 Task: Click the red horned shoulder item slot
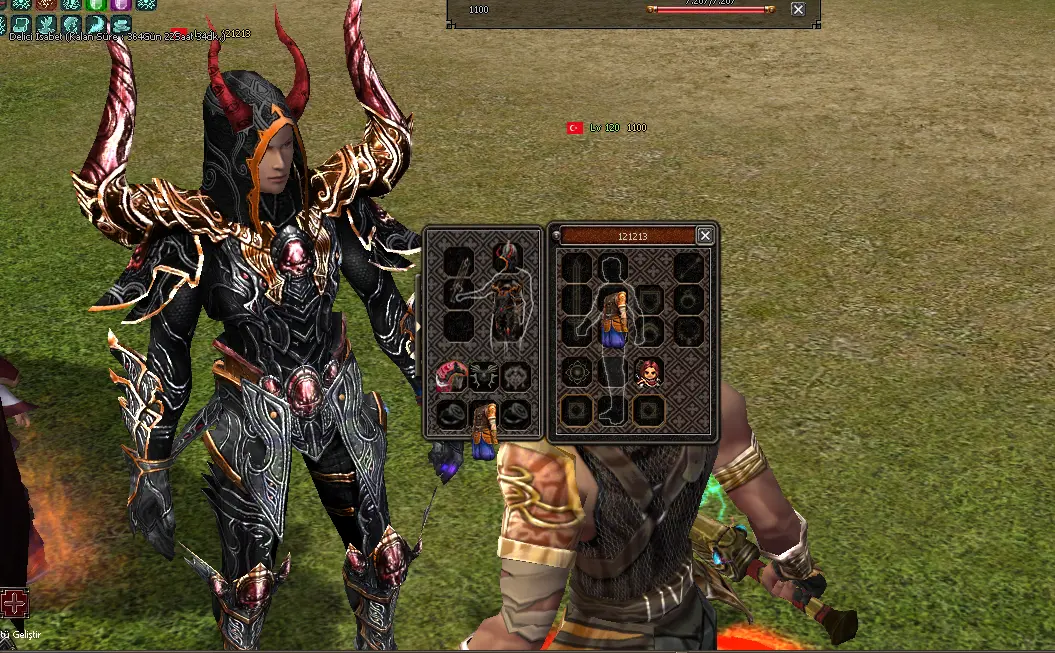tap(452, 376)
